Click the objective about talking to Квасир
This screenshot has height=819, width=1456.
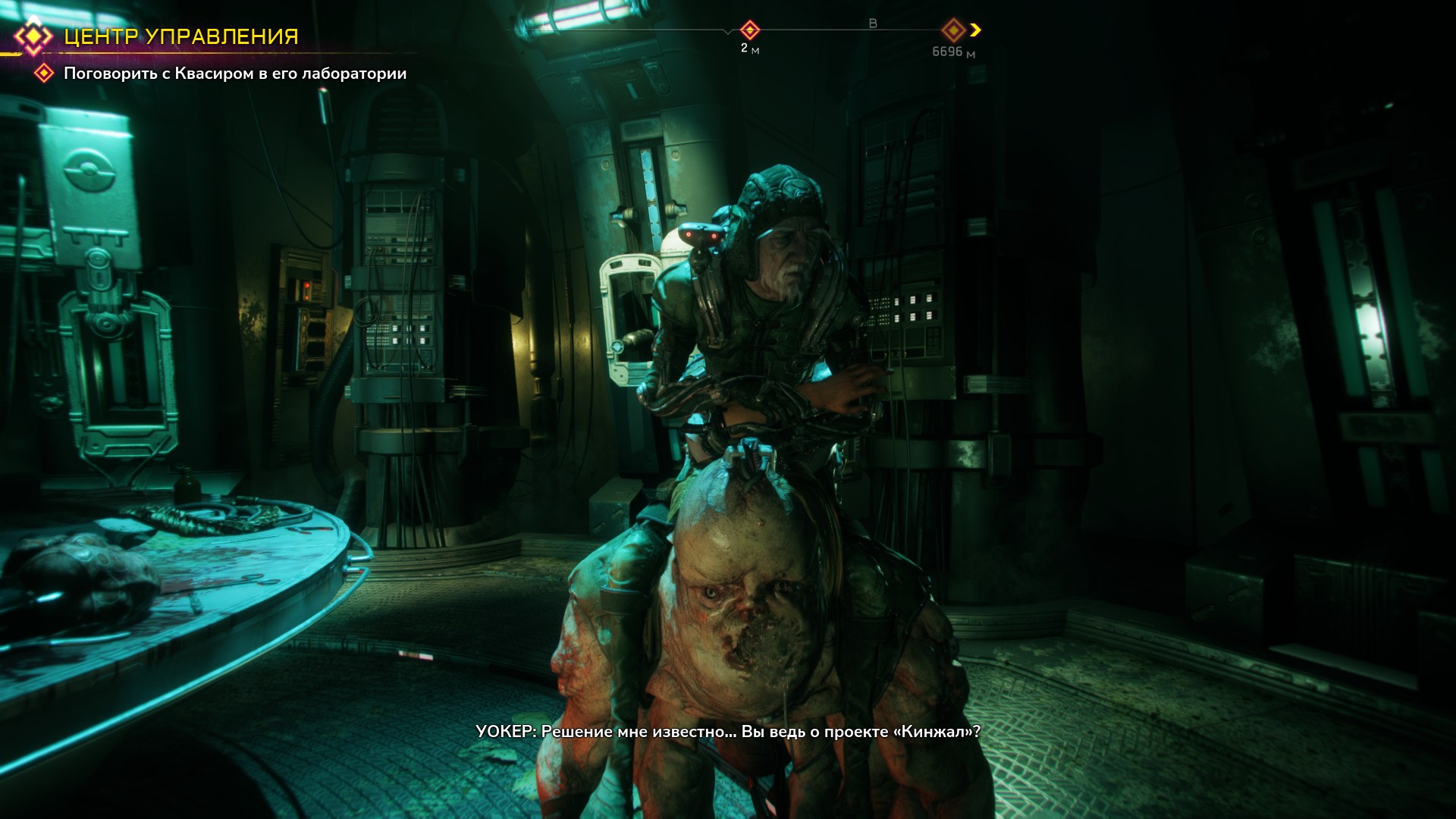pos(234,74)
